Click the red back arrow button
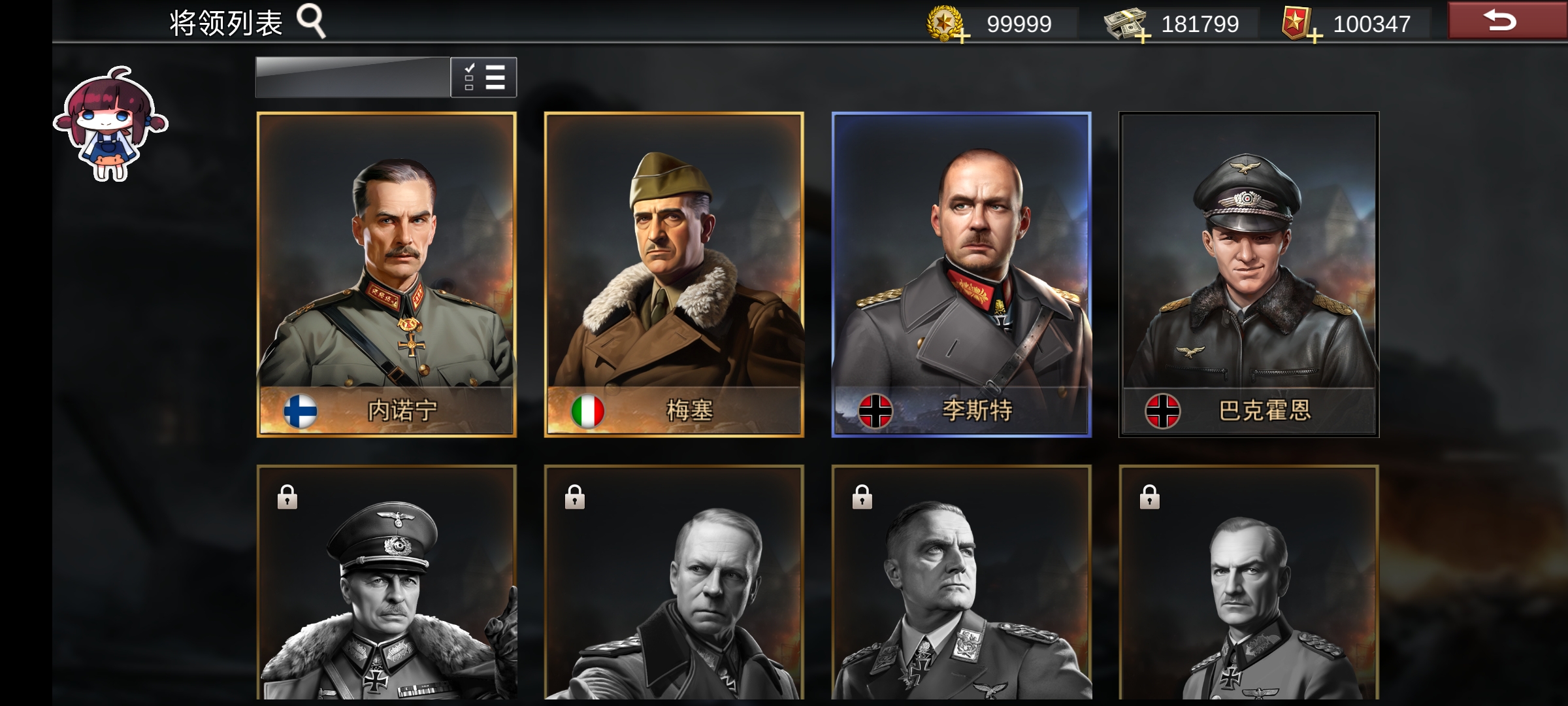 pos(1506,21)
